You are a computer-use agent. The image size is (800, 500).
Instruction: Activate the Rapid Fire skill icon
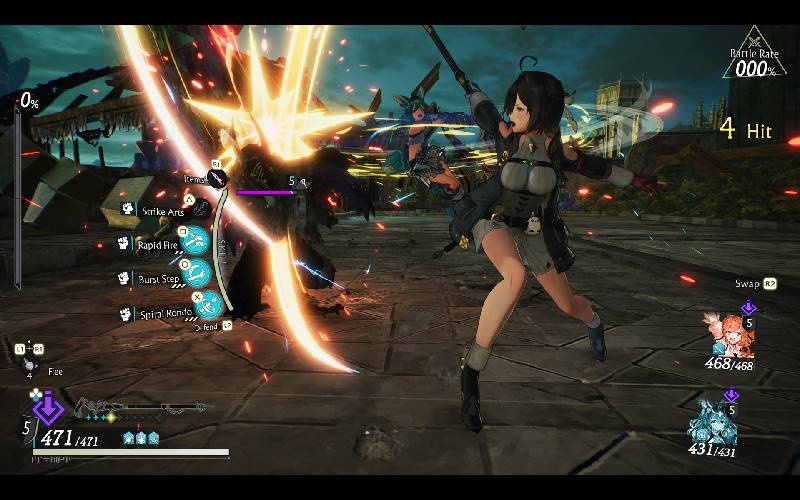click(197, 240)
